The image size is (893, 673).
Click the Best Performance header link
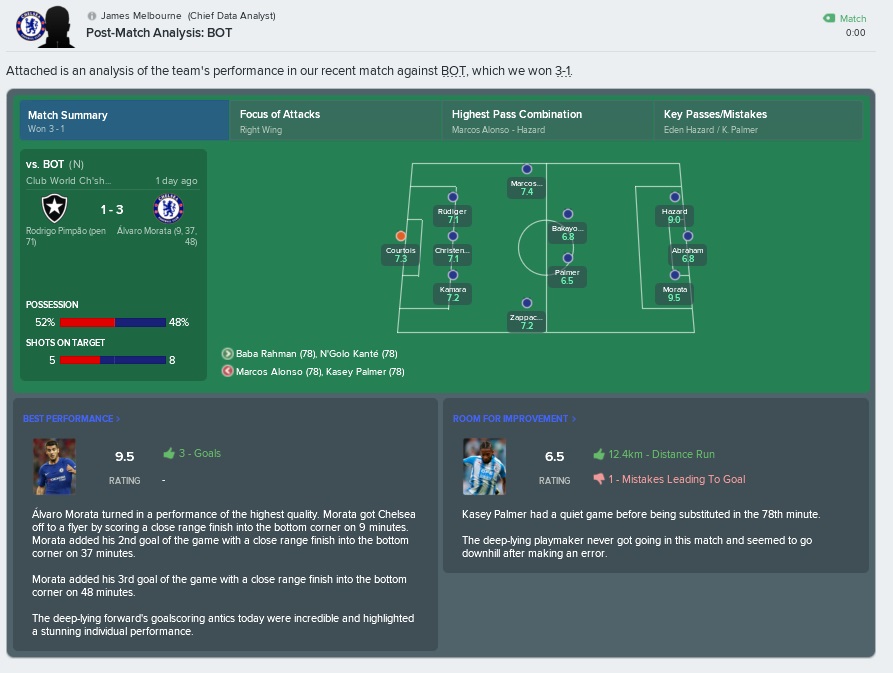(x=71, y=419)
